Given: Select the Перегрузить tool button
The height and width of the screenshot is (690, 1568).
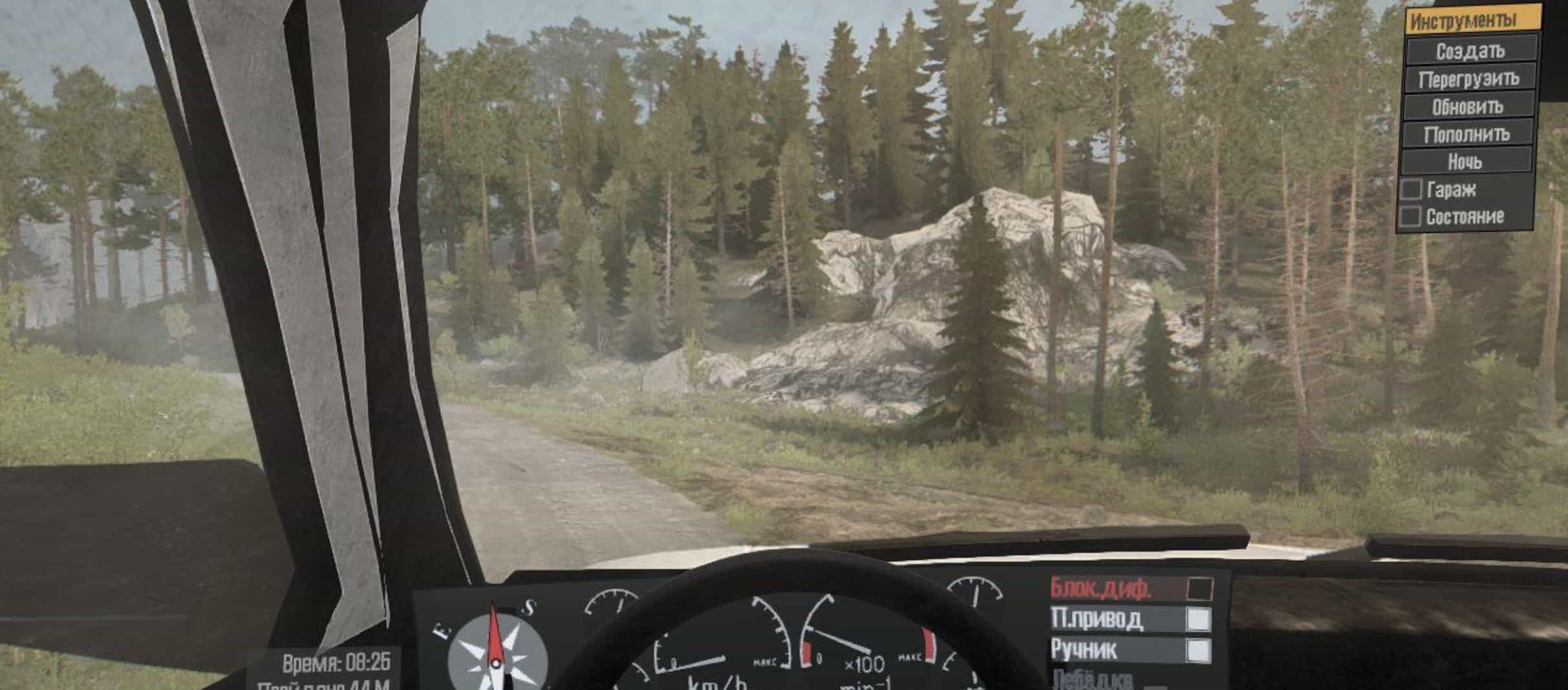Looking at the screenshot, I should pos(1468,79).
